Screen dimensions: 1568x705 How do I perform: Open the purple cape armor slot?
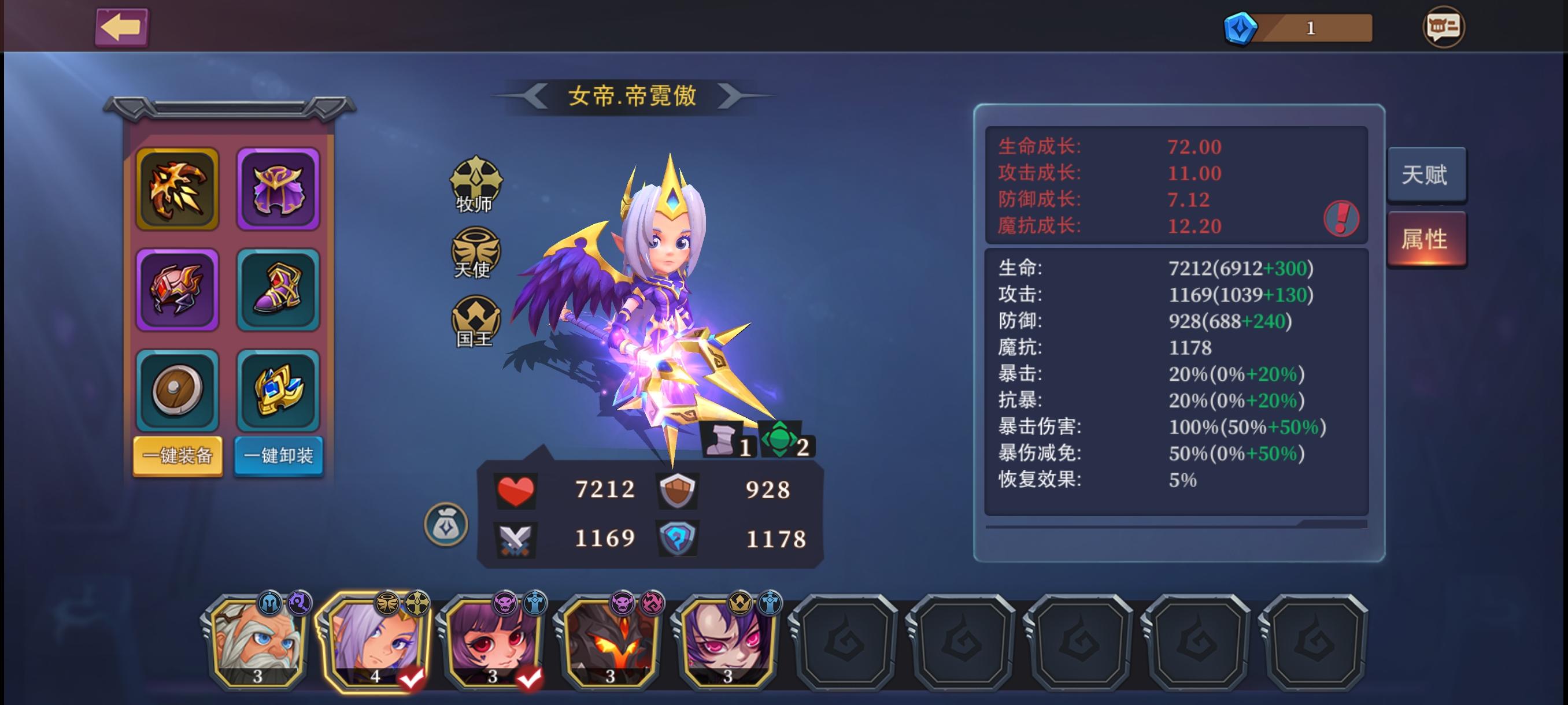click(x=279, y=190)
